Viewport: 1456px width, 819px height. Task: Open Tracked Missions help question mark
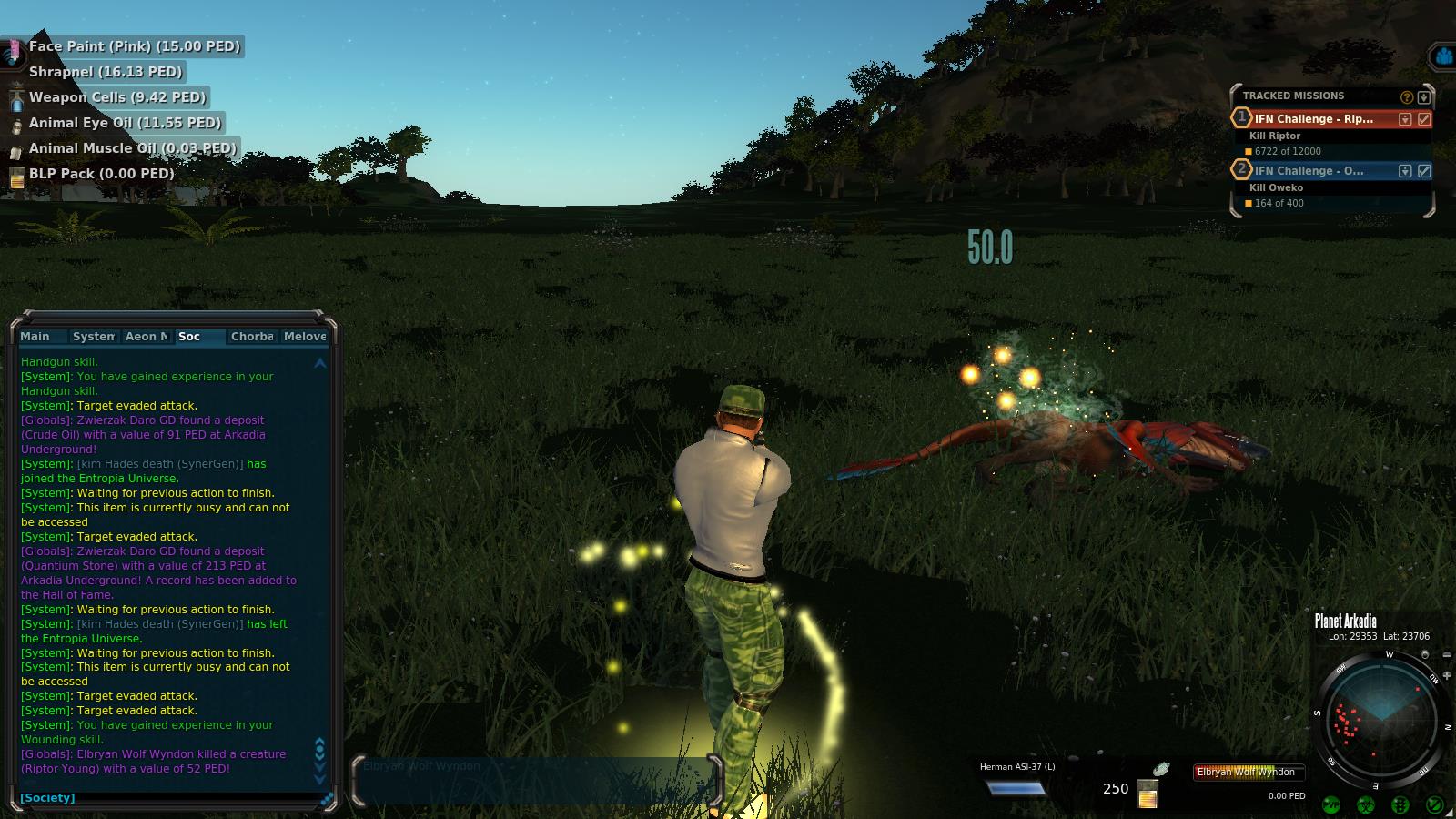coord(1407,97)
